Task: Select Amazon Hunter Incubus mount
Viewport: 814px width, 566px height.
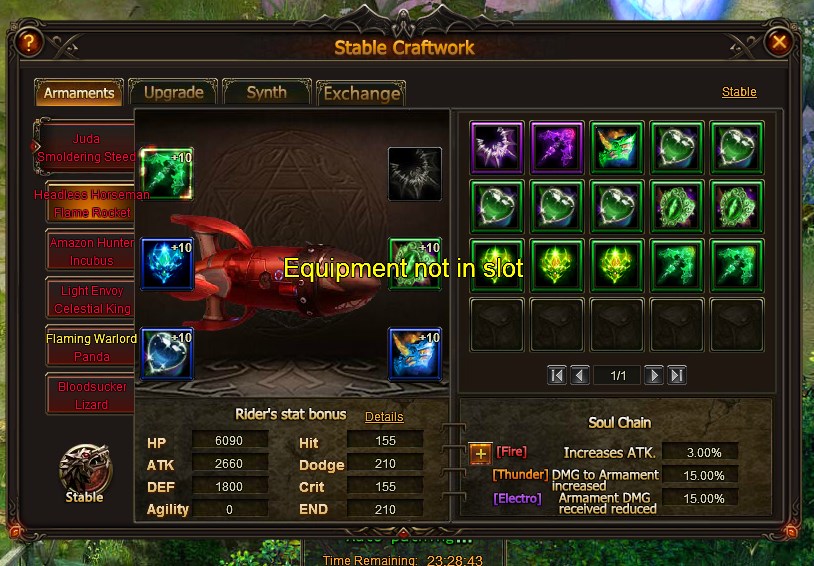Action: coord(90,252)
